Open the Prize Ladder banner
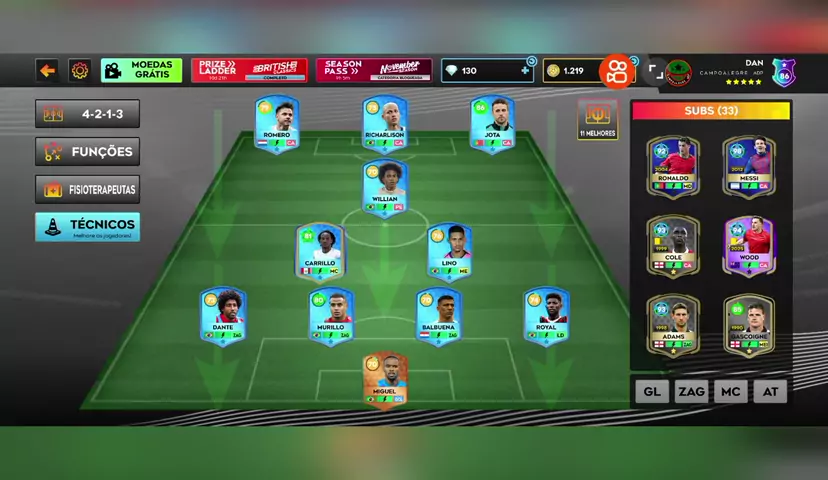 pos(249,70)
